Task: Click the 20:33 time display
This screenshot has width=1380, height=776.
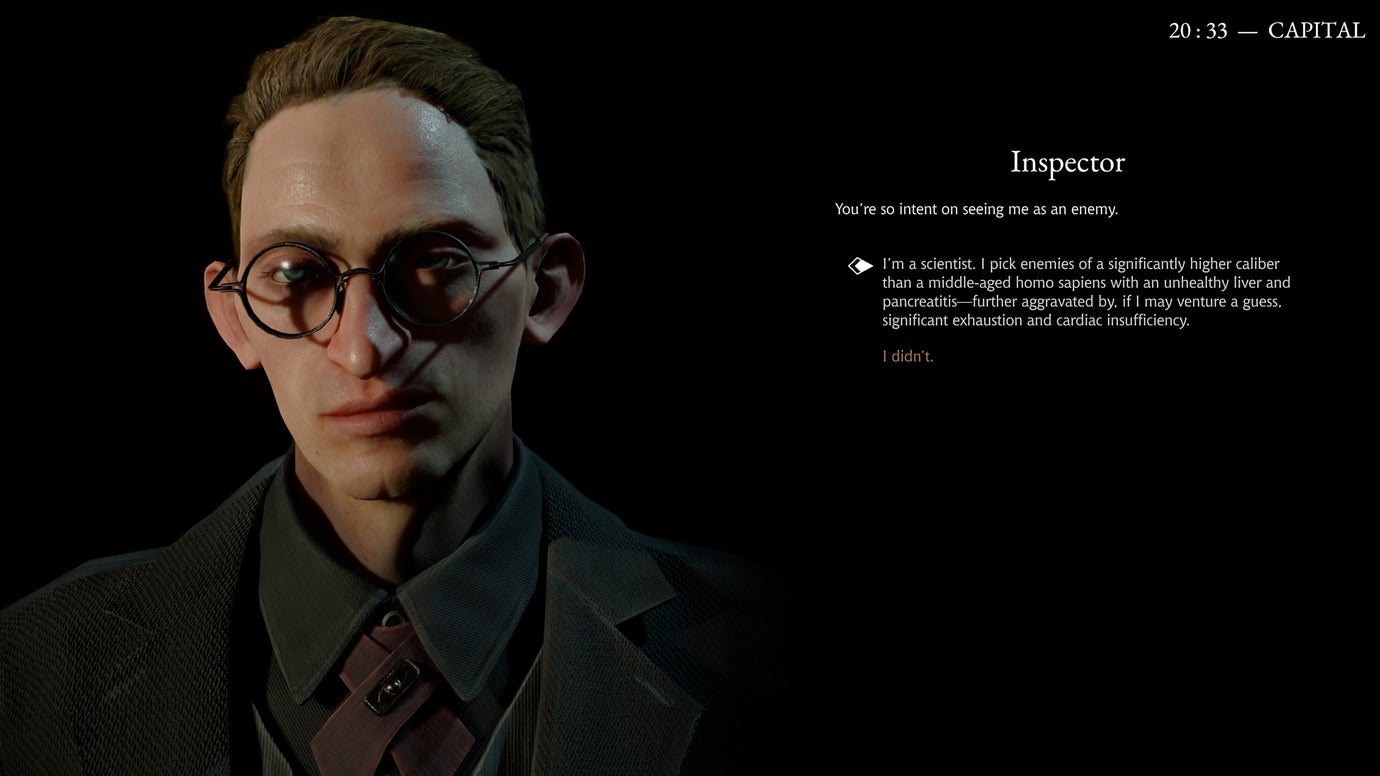Action: point(1197,29)
